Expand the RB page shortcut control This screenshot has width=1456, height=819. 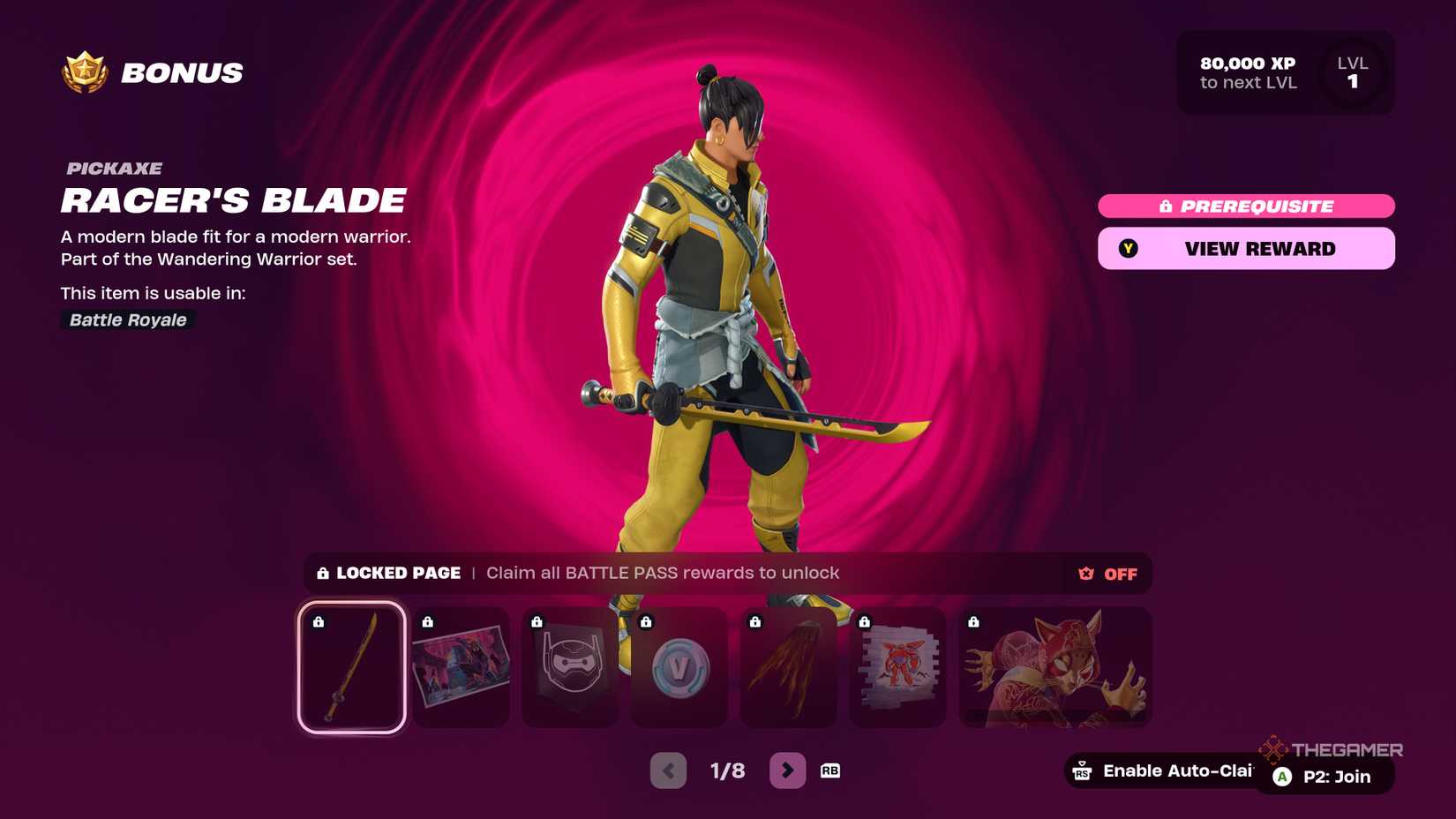click(x=829, y=770)
